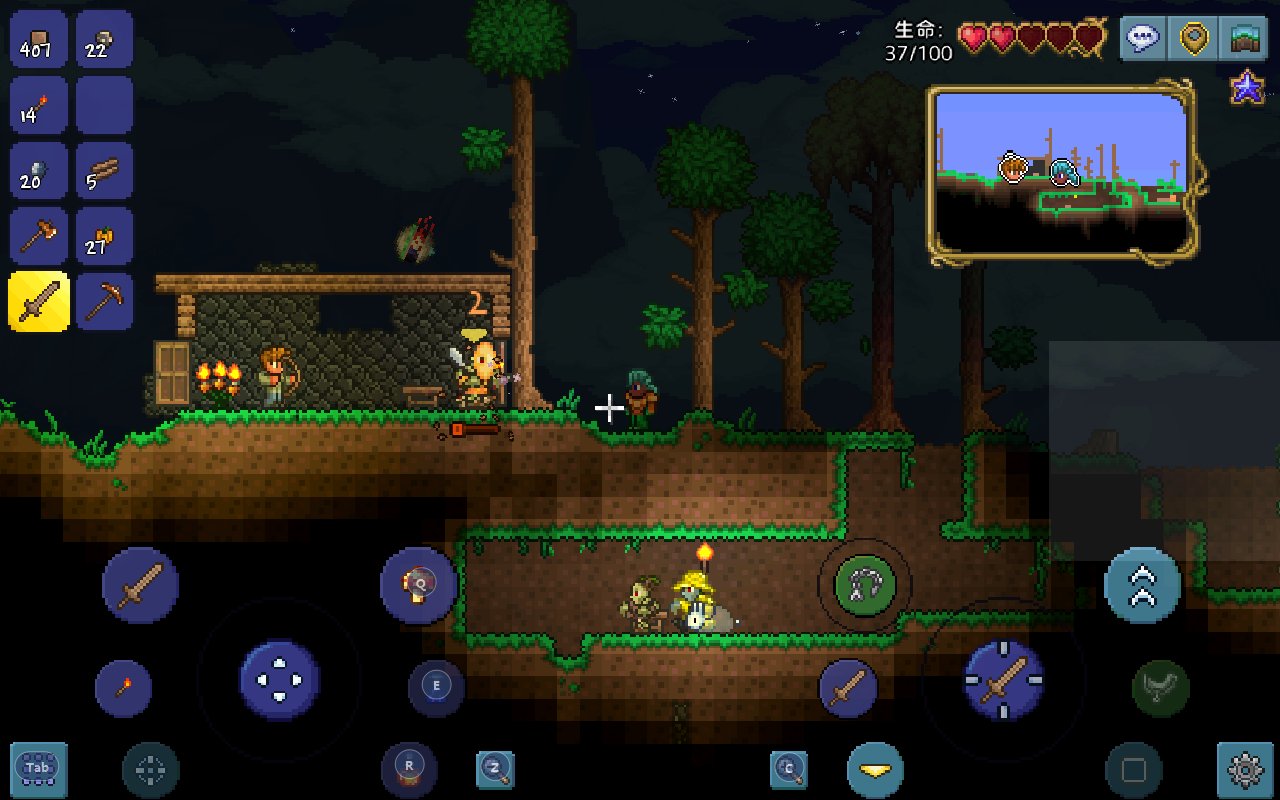Choose the stone block stack of 20
The width and height of the screenshot is (1280, 800).
point(39,171)
